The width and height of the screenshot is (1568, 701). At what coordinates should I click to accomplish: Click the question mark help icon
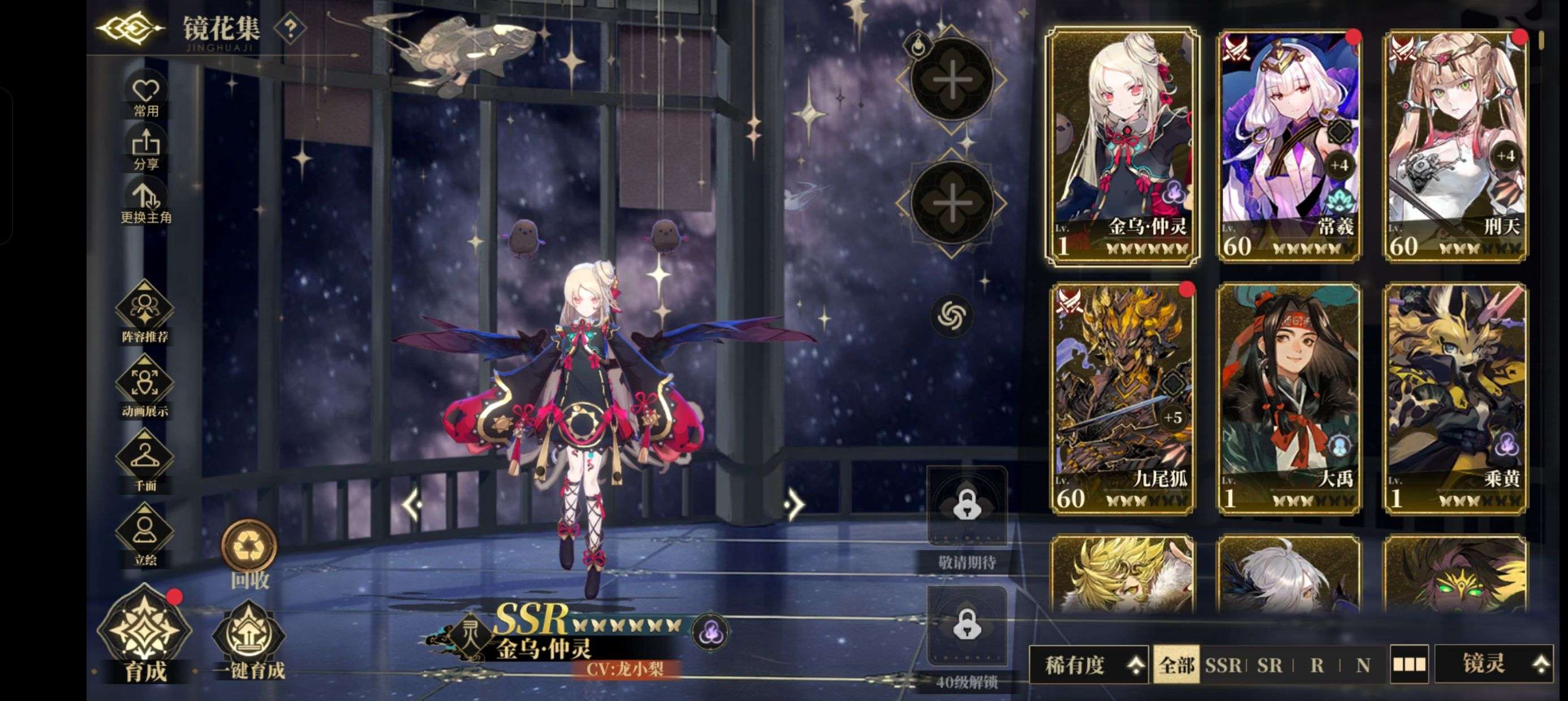pos(290,28)
